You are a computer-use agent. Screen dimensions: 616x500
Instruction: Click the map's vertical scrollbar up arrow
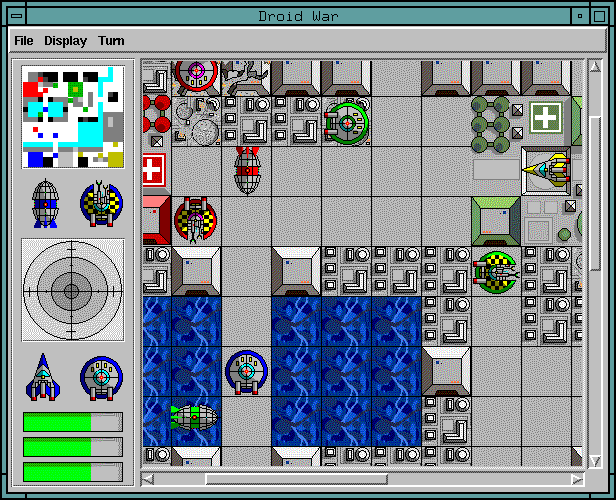coord(597,66)
